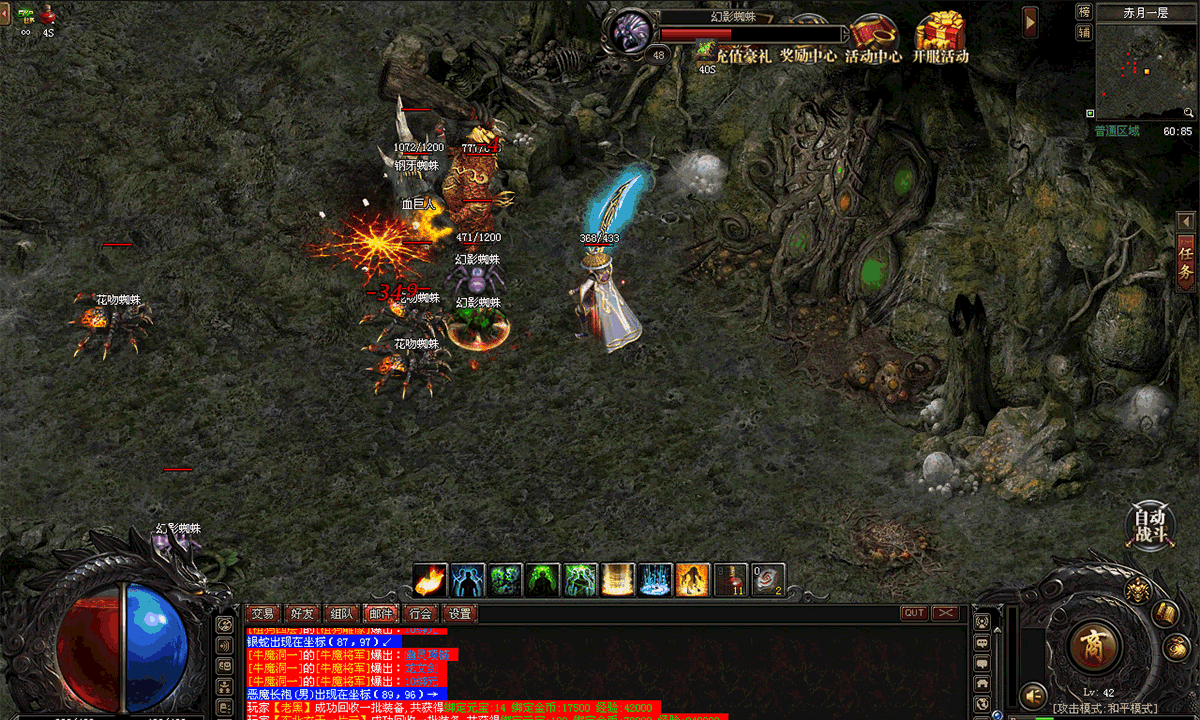Screen dimensions: 1200x720
Task: Expand the 任务 quest tracker panel
Action: coord(1186,262)
